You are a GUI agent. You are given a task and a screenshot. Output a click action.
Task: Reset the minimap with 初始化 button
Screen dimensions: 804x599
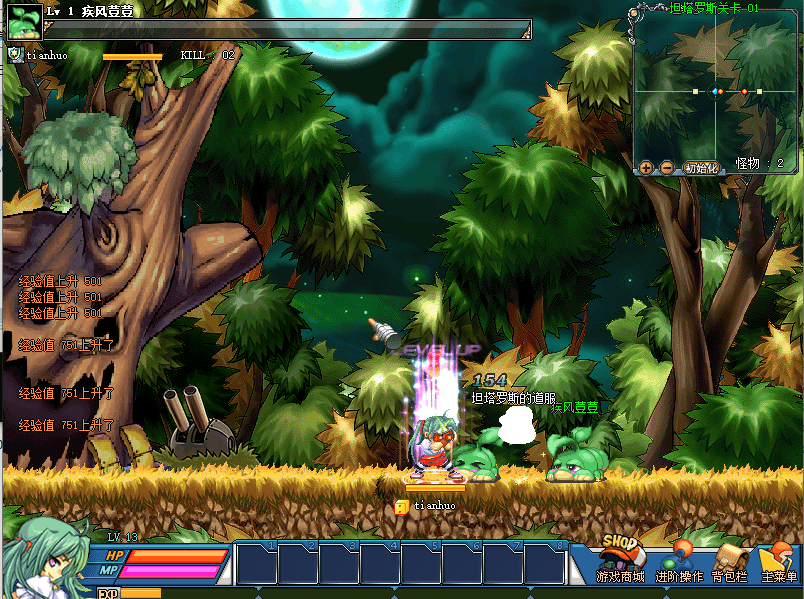pyautogui.click(x=702, y=168)
